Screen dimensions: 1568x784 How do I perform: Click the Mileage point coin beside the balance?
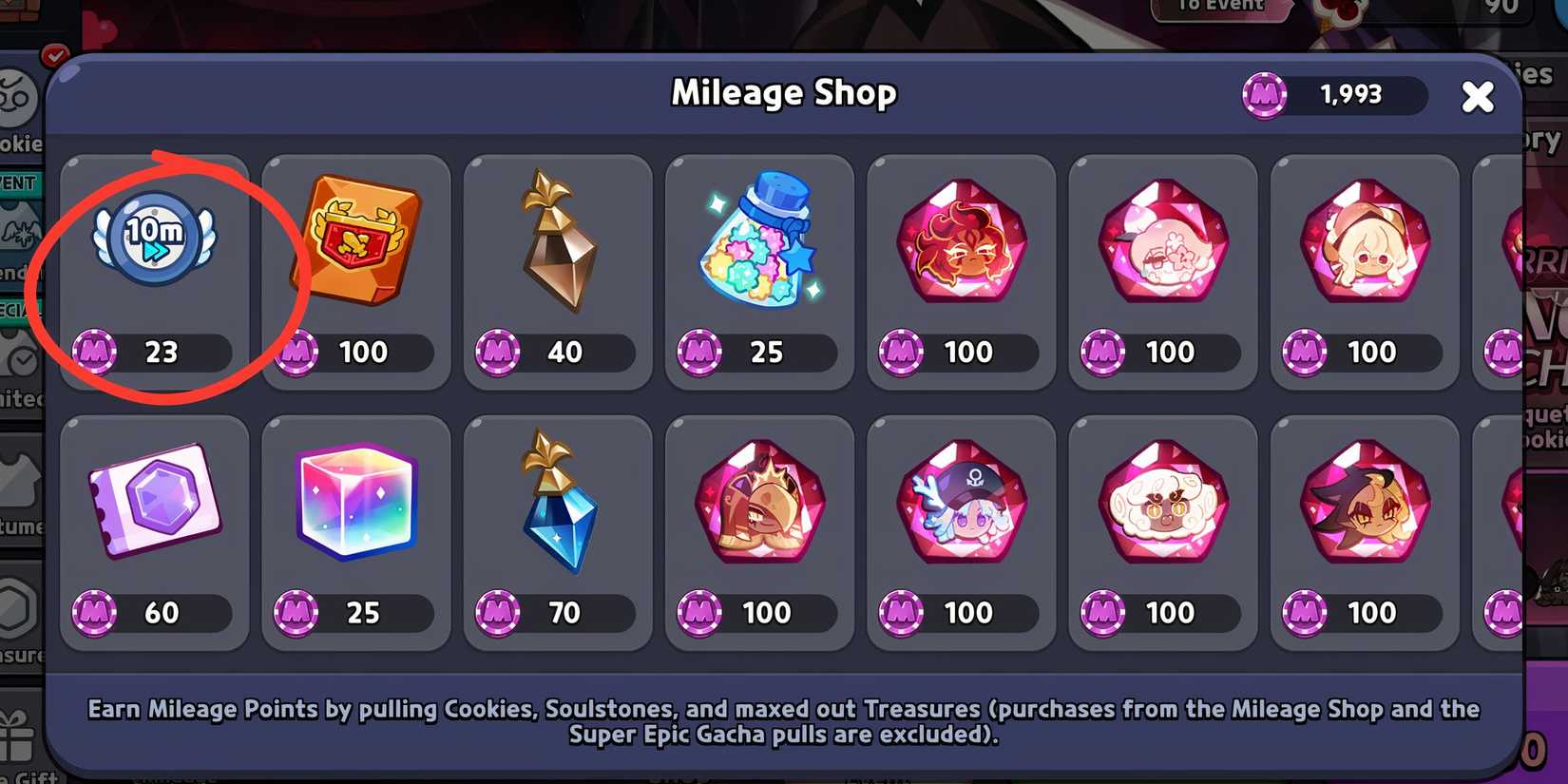click(x=1264, y=94)
